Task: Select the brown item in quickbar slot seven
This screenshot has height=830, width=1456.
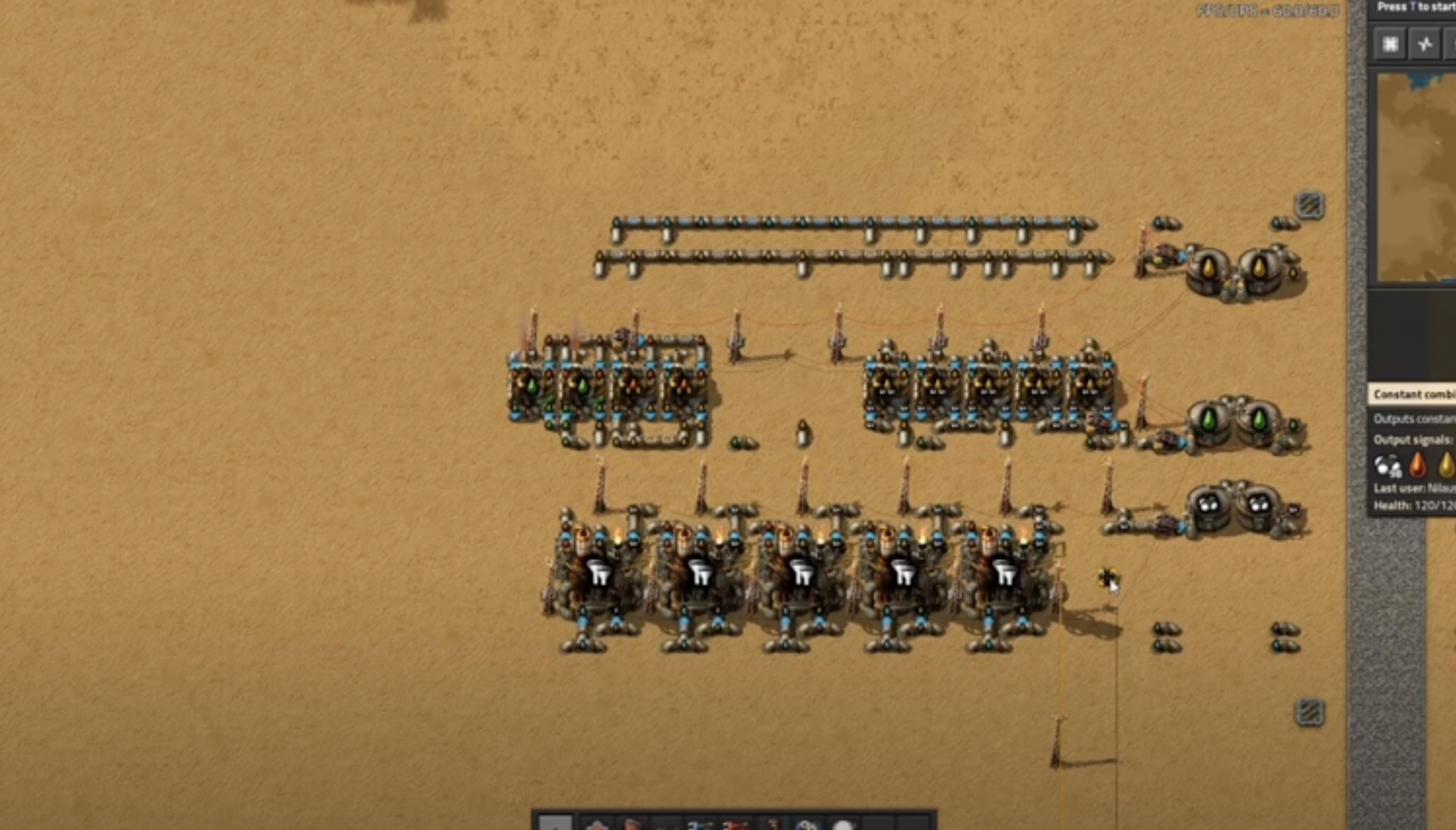Action: click(773, 824)
